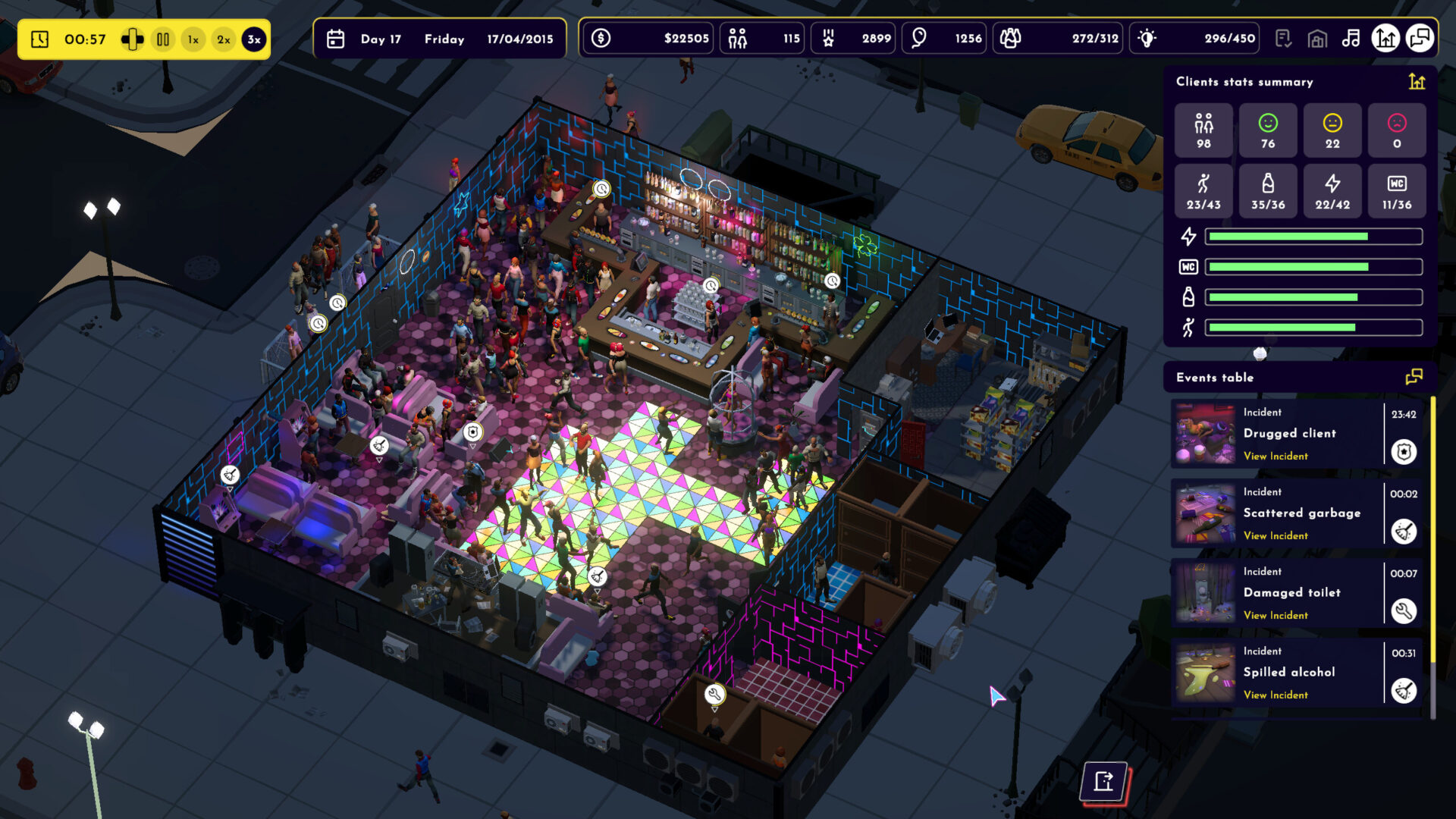Click the Events table header icon

click(x=1414, y=378)
